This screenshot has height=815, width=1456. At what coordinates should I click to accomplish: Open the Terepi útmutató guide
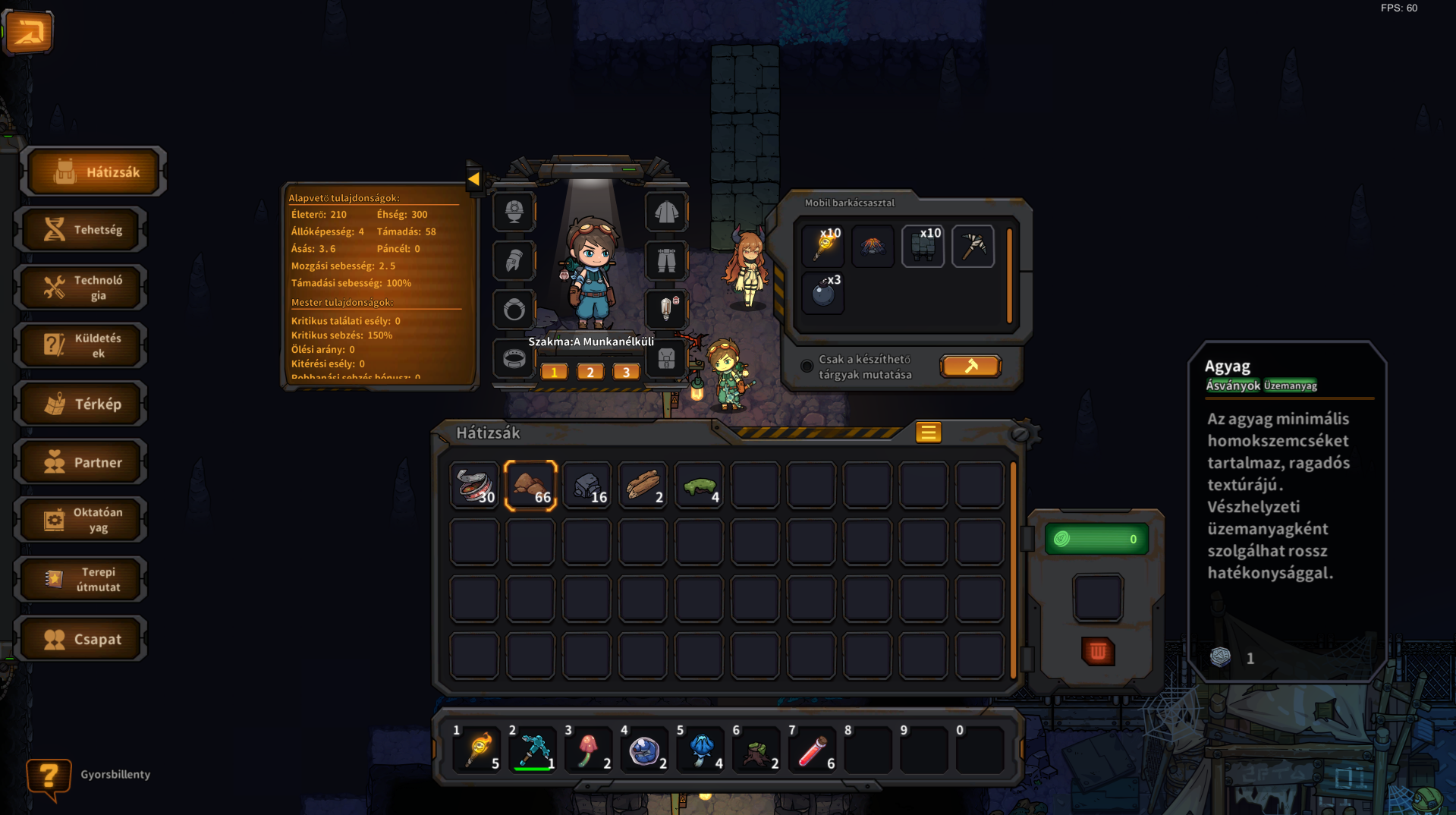coord(82,579)
